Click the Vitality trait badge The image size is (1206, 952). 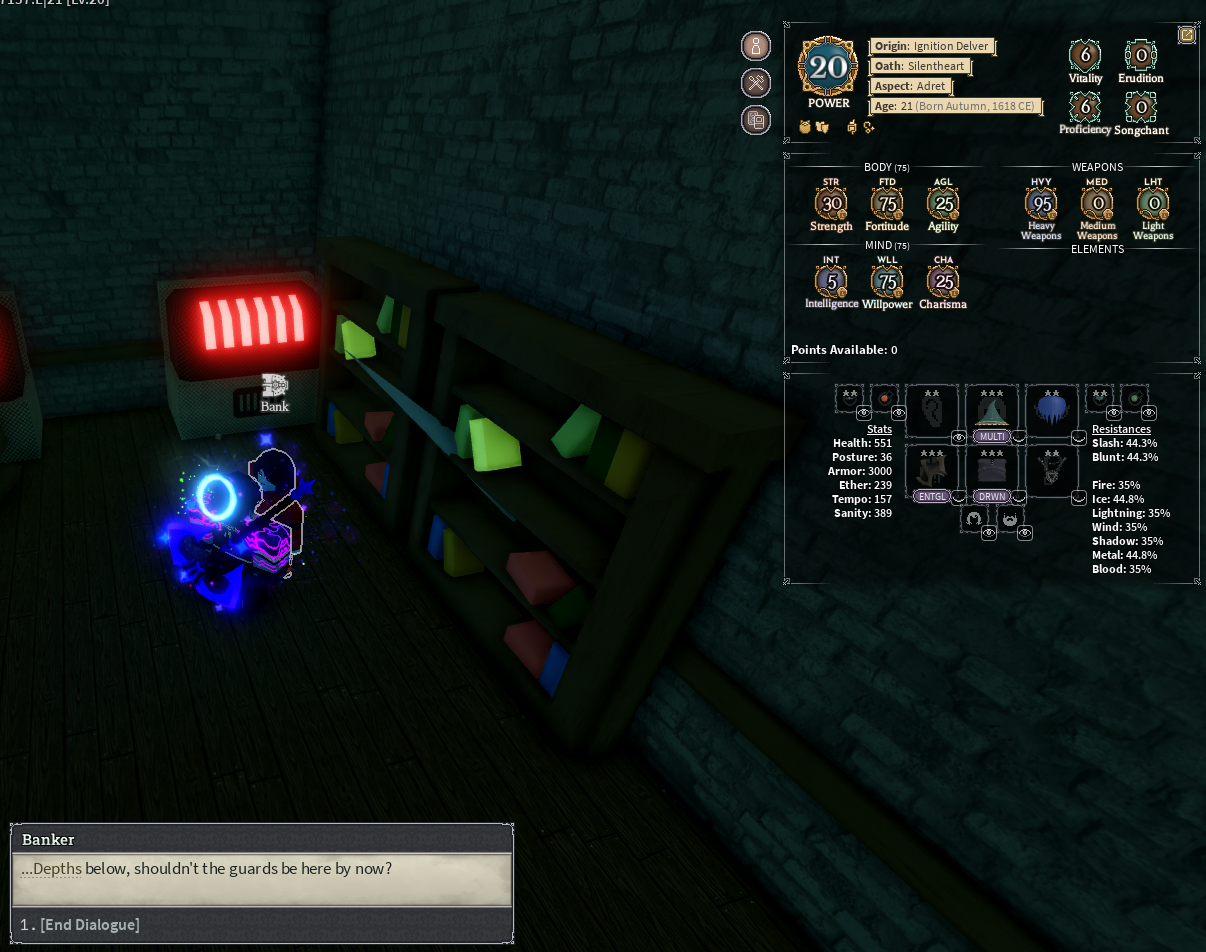coord(1085,55)
